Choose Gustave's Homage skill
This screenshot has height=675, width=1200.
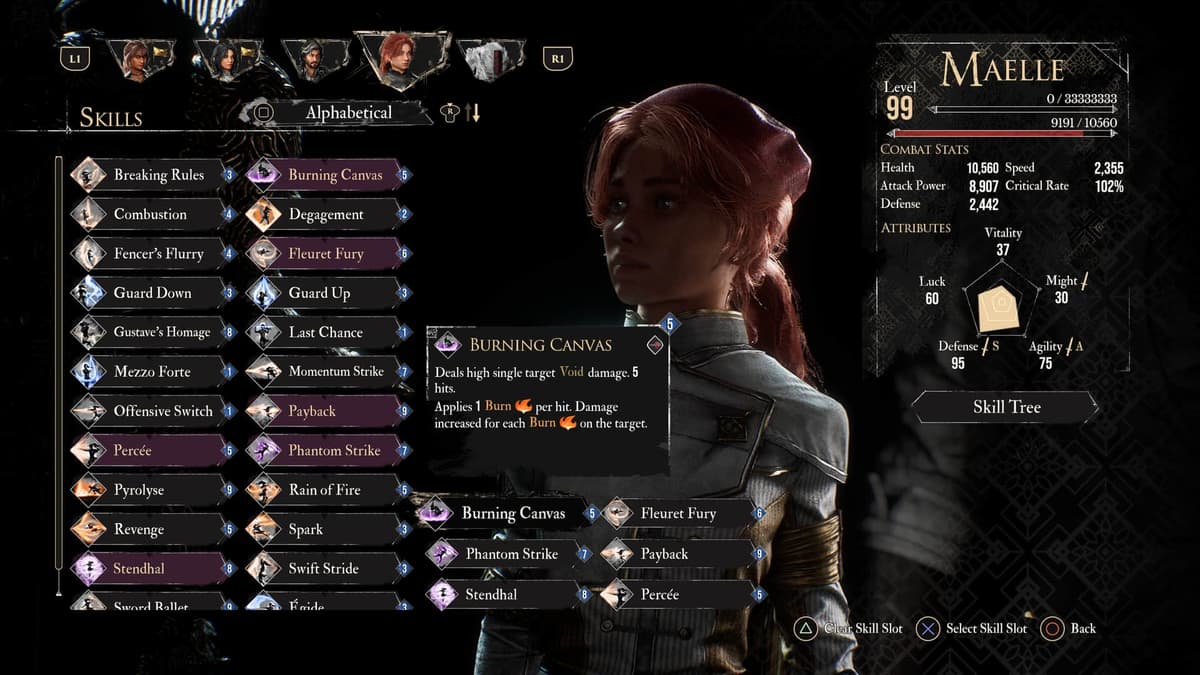point(161,332)
